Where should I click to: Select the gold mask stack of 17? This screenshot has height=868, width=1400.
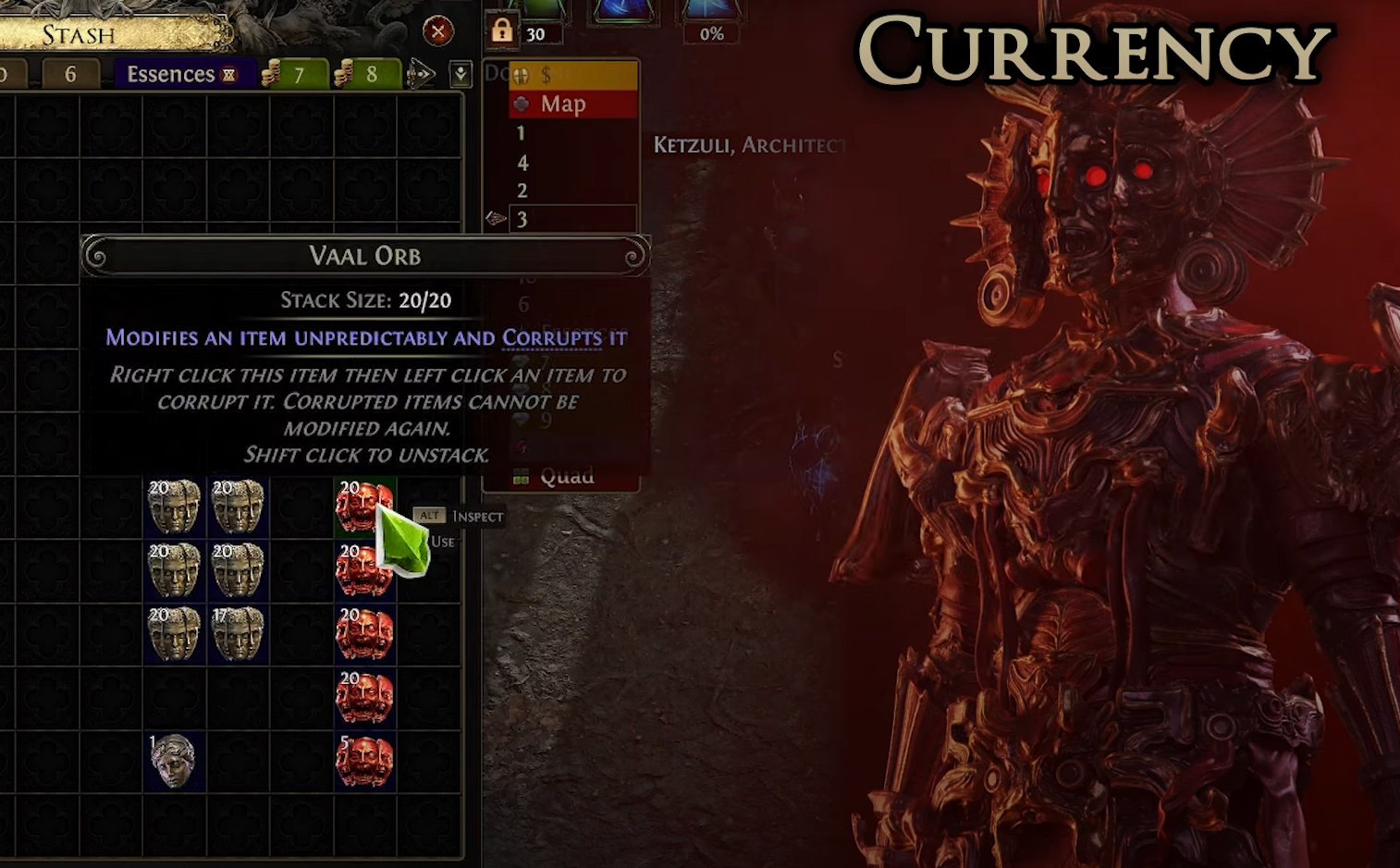[238, 634]
